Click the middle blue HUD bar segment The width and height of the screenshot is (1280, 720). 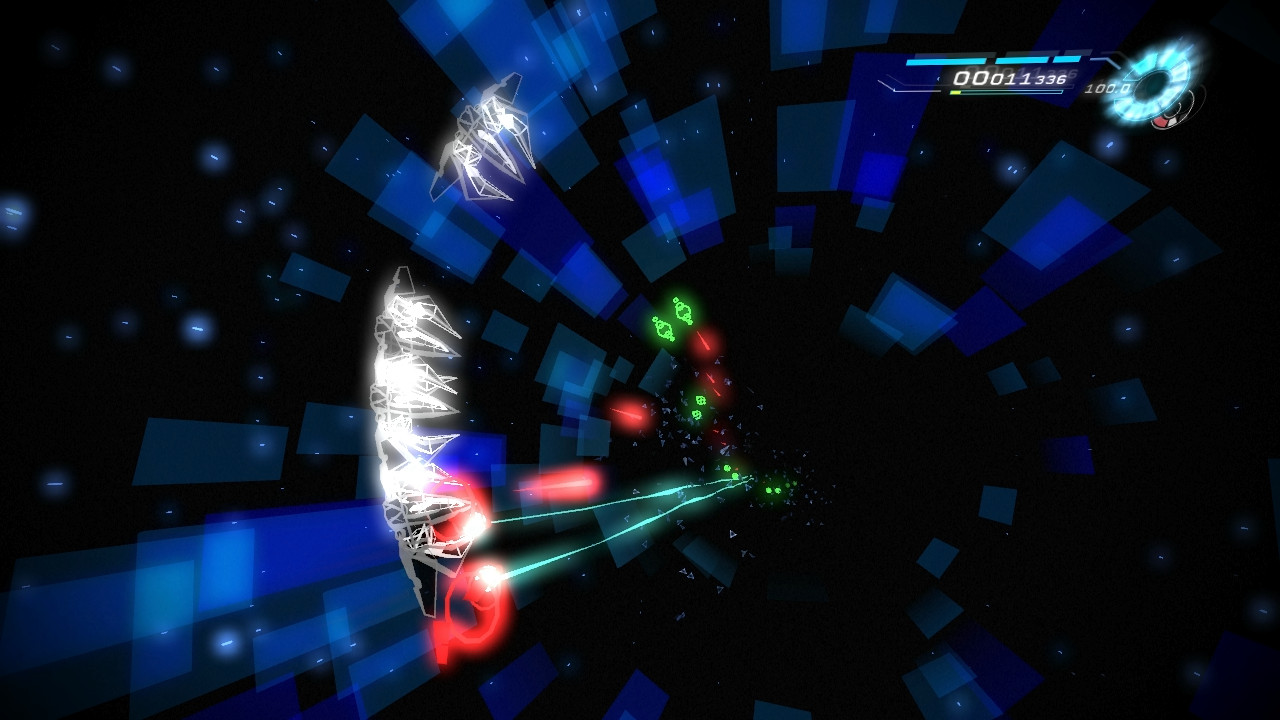[1020, 60]
